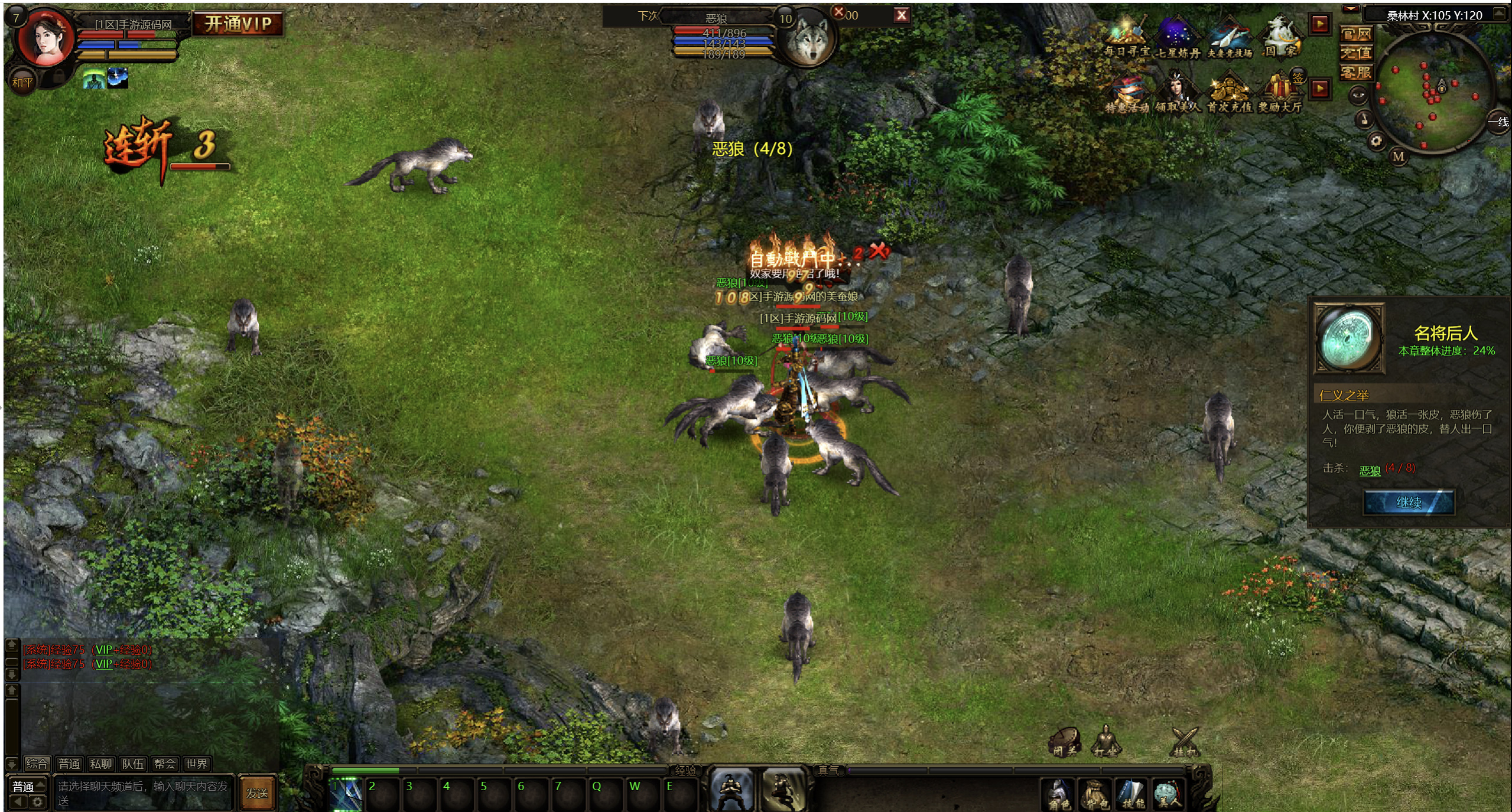Toggle the 和平 peace mode button
Viewport: 1512px width, 812px height.
pos(22,83)
